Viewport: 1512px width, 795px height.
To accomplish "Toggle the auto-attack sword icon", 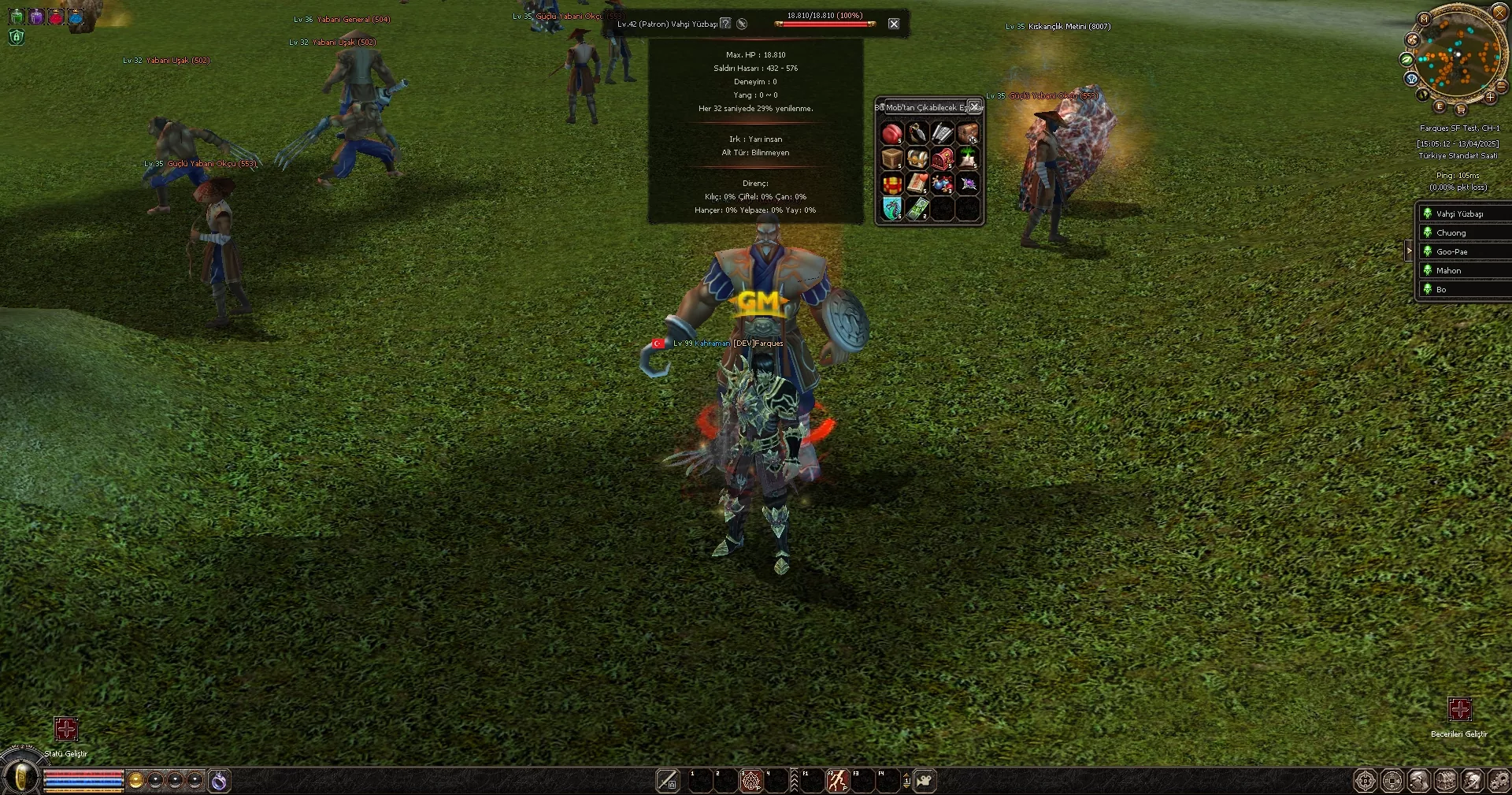I will 667,781.
